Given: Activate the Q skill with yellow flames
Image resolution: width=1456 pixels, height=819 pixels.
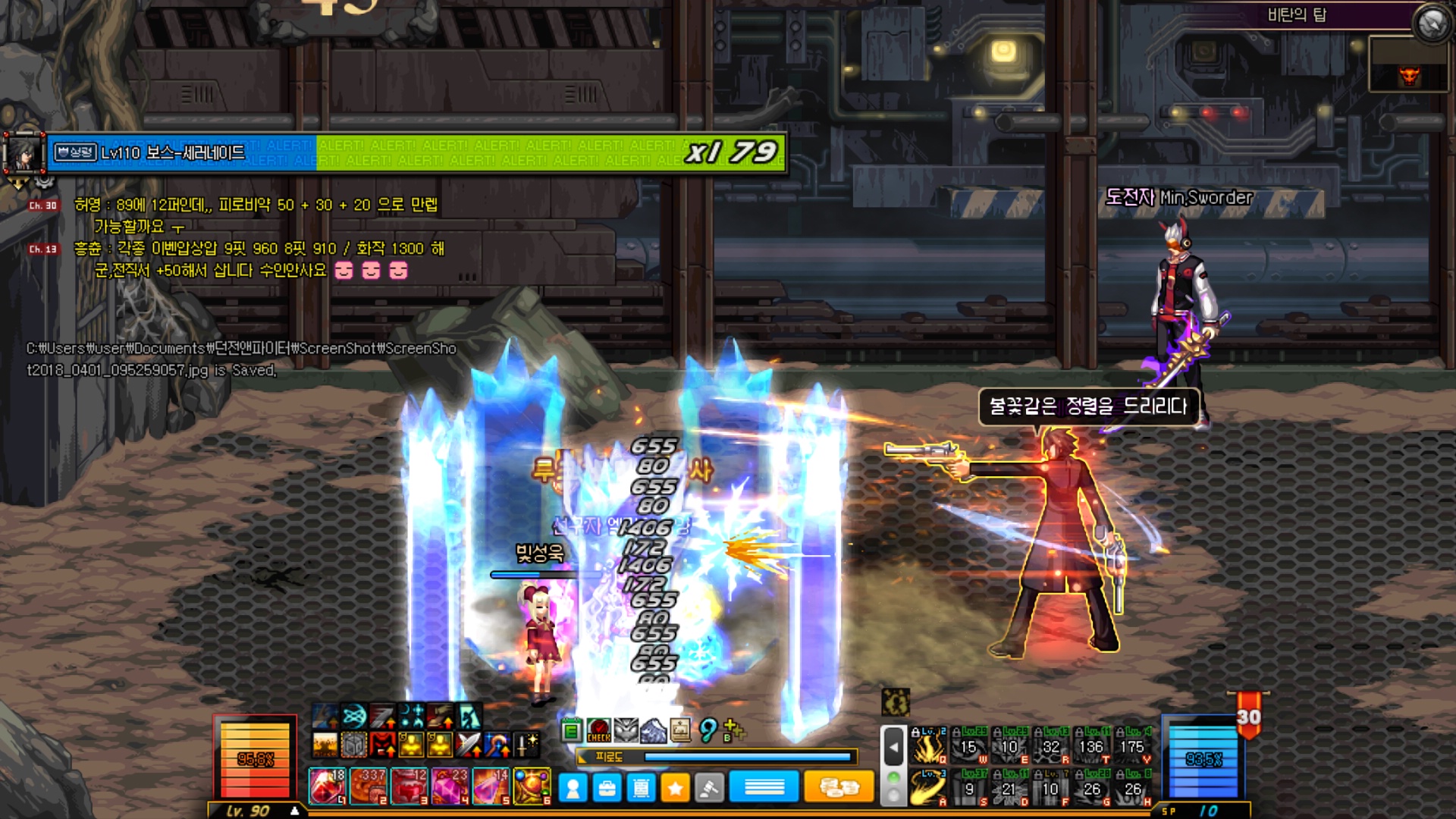Looking at the screenshot, I should (x=929, y=746).
